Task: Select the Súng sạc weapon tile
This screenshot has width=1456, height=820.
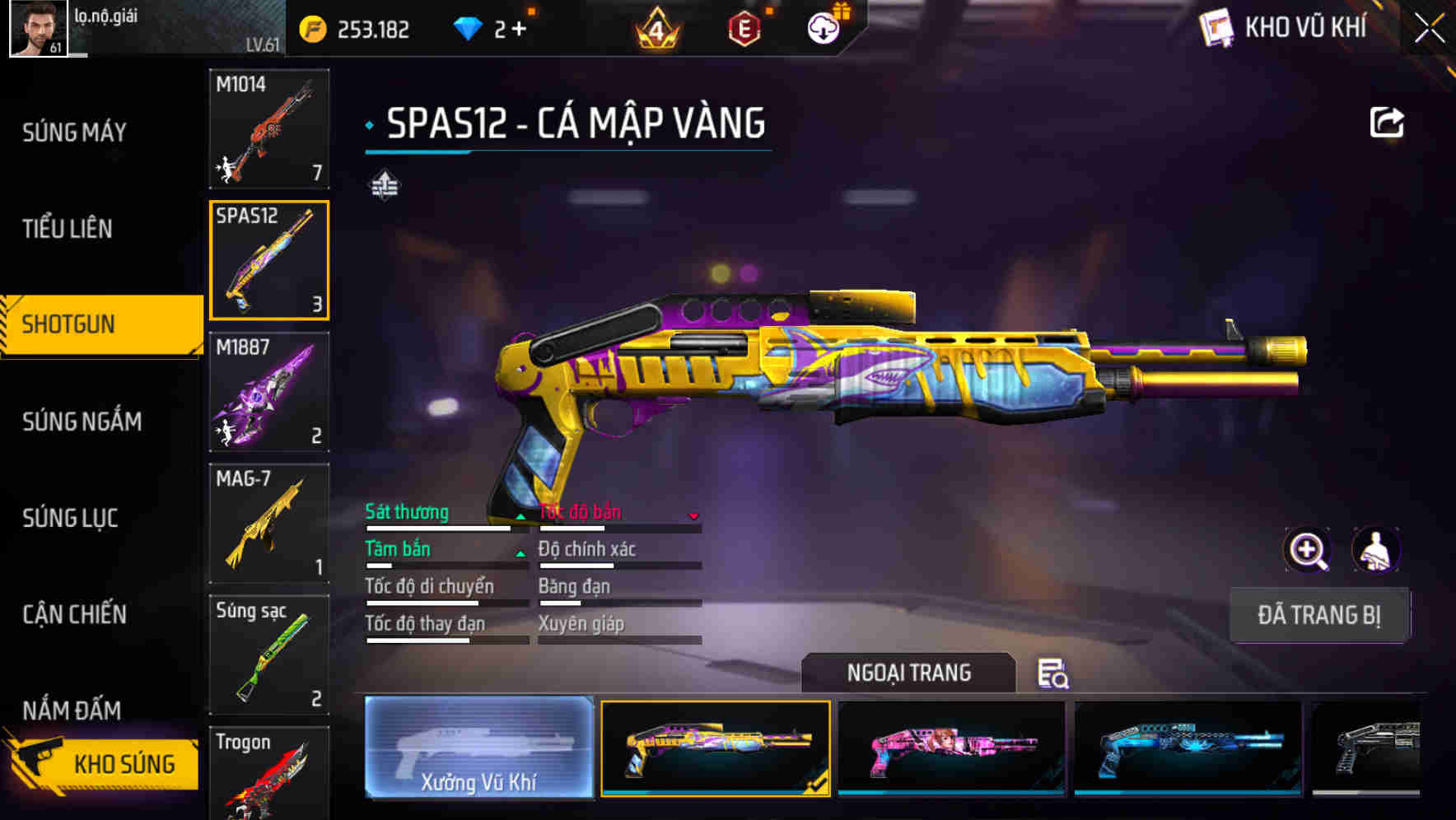Action: pyautogui.click(x=269, y=655)
